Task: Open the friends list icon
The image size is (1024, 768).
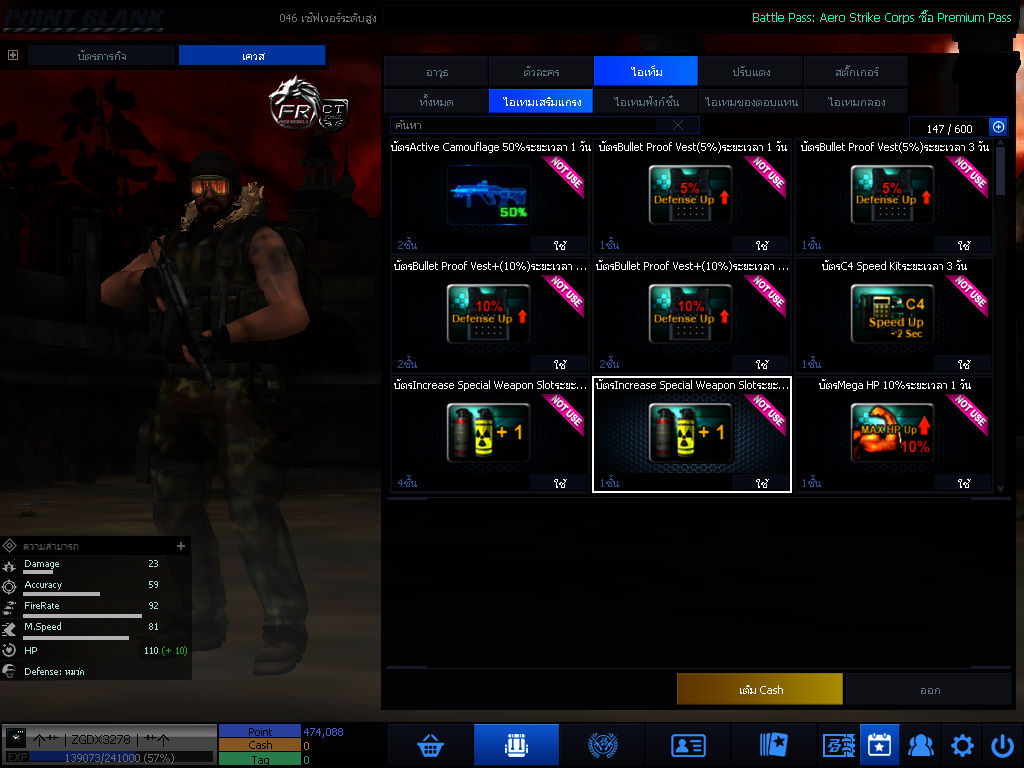Action: pos(920,745)
